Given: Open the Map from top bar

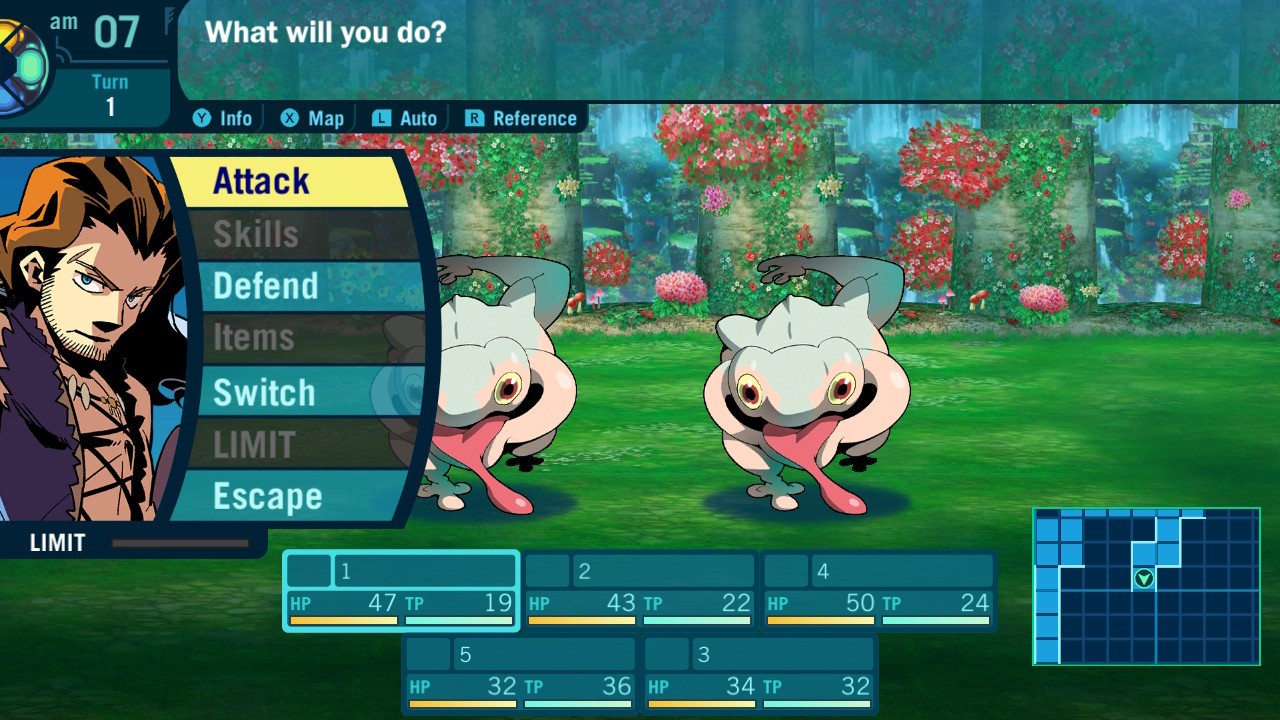Looking at the screenshot, I should coord(312,118).
